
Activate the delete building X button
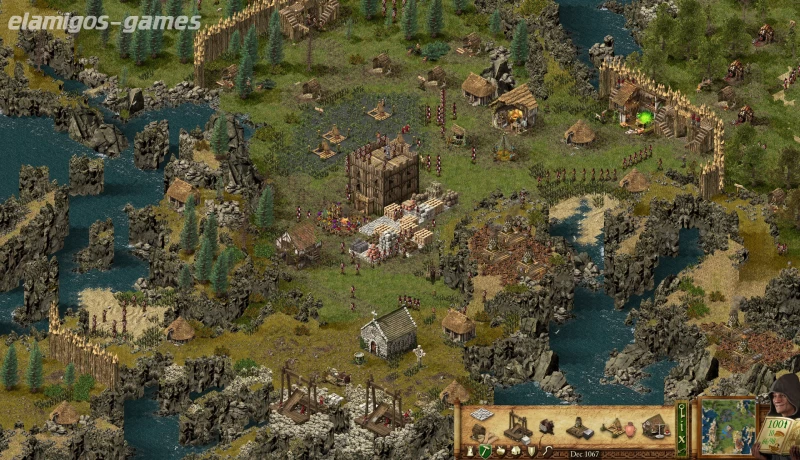pos(682,440)
